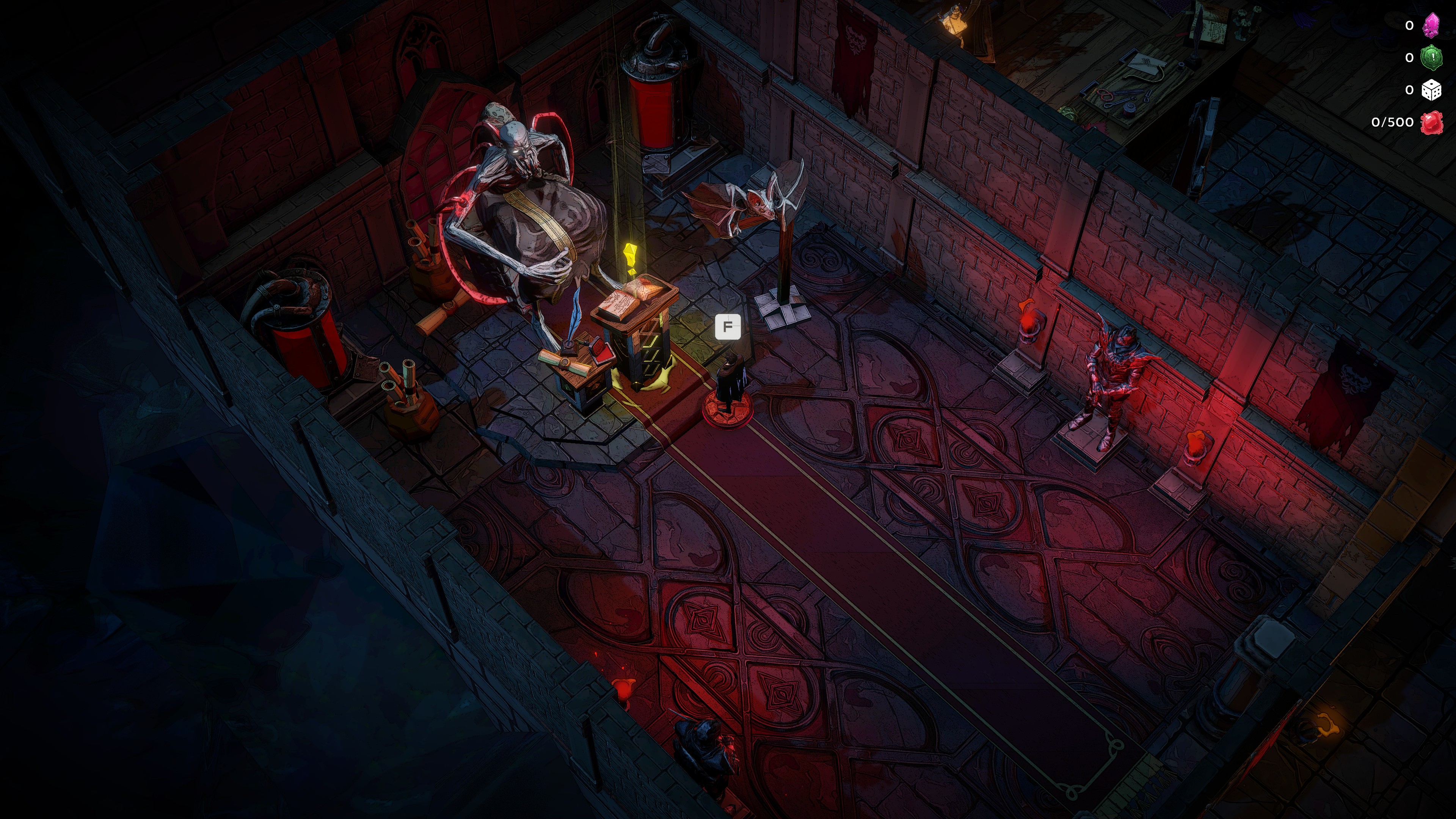
Task: Click the white dice icon
Action: click(x=1431, y=91)
